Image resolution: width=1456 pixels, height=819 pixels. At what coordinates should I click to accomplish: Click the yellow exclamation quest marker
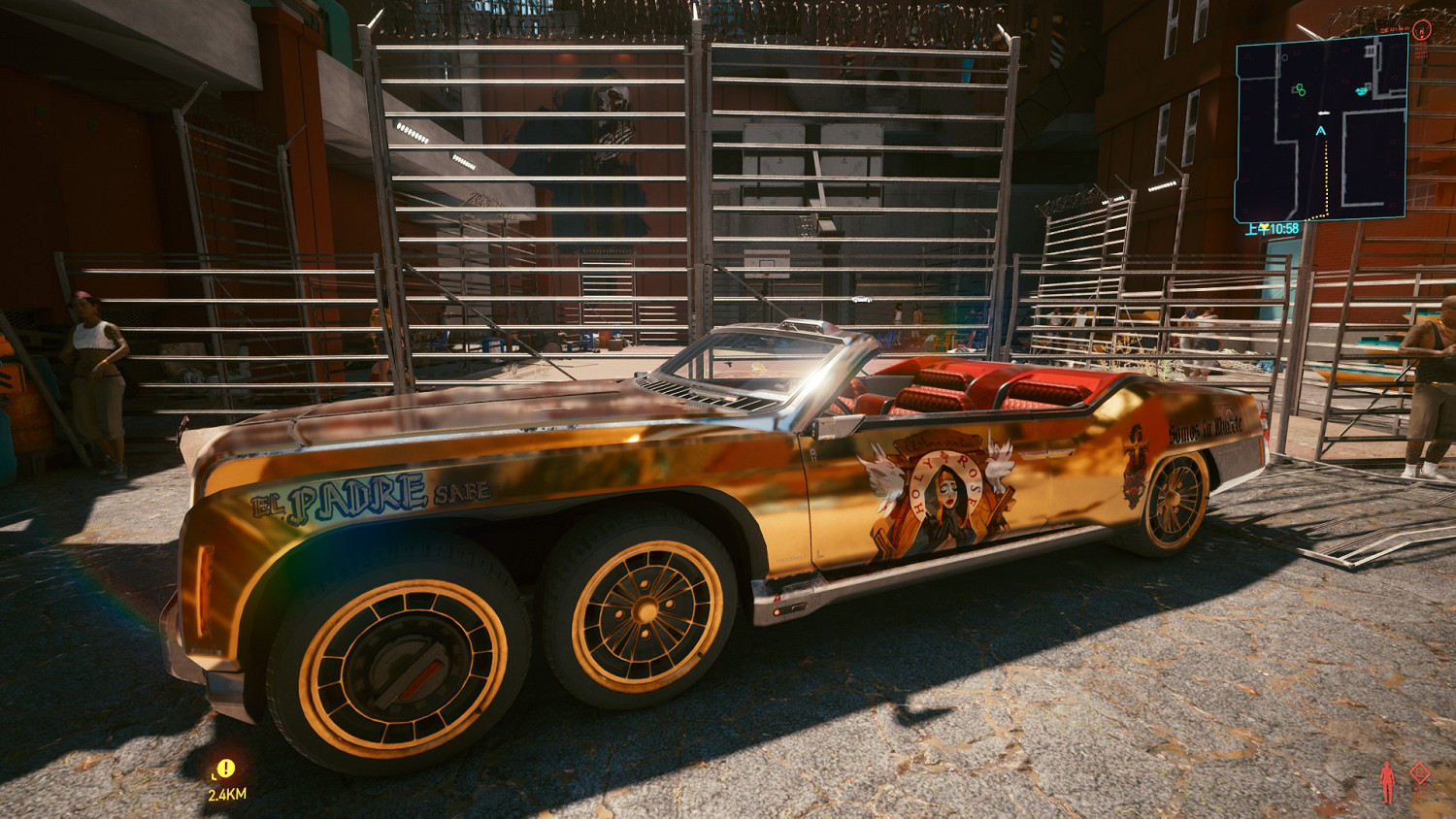[x=225, y=769]
